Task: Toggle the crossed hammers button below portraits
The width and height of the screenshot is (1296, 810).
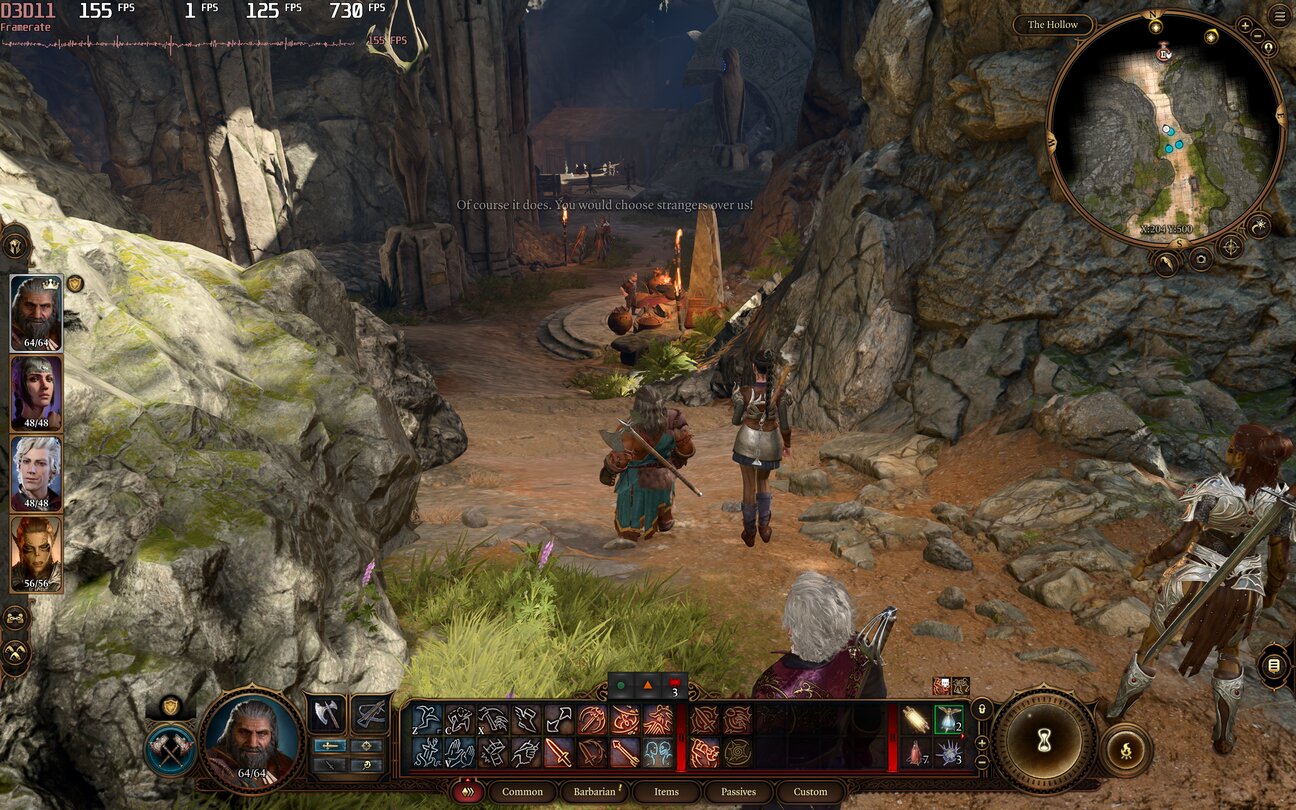Action: pos(15,655)
